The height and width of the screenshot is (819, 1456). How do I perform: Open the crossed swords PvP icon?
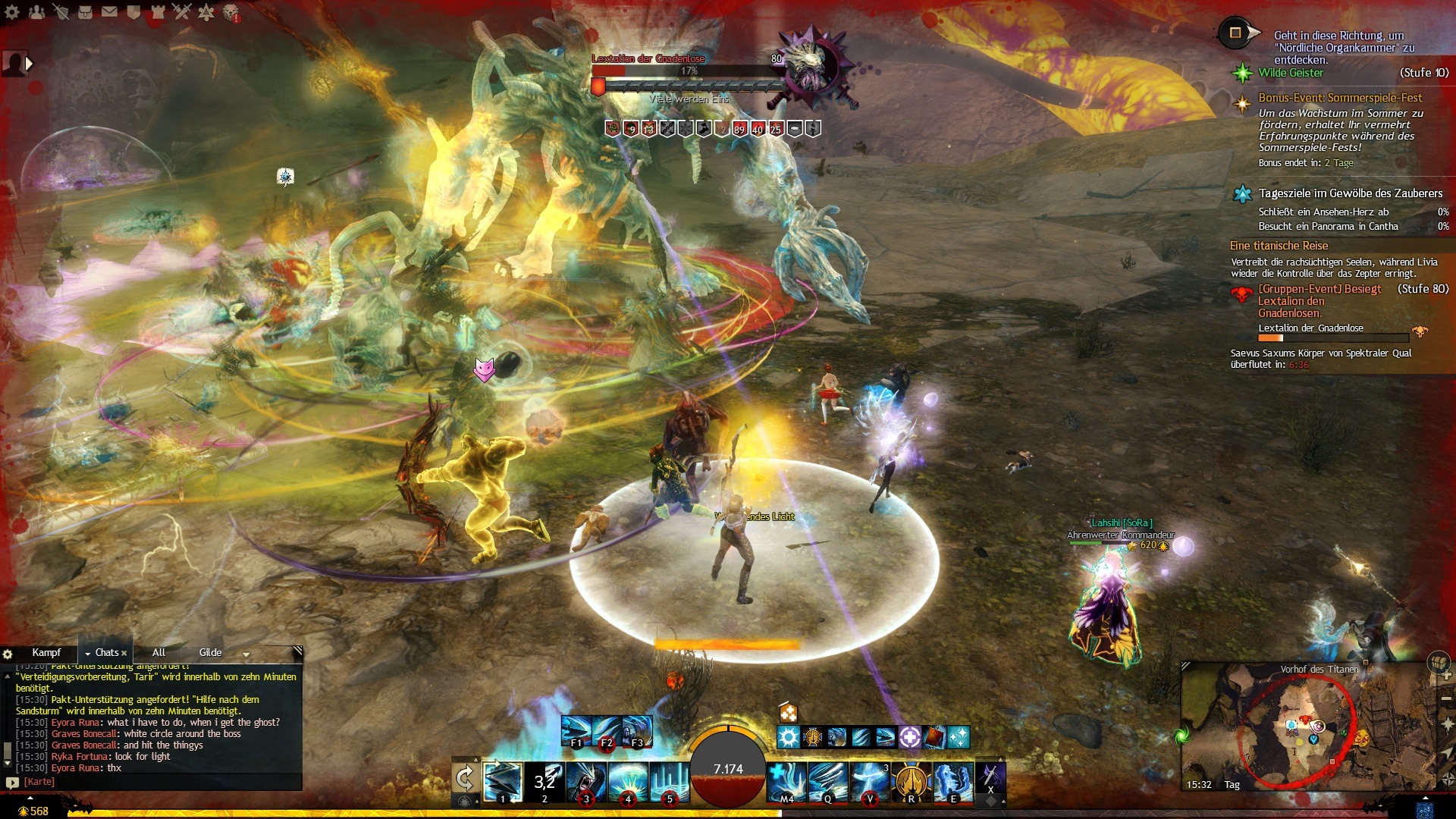click(x=181, y=11)
